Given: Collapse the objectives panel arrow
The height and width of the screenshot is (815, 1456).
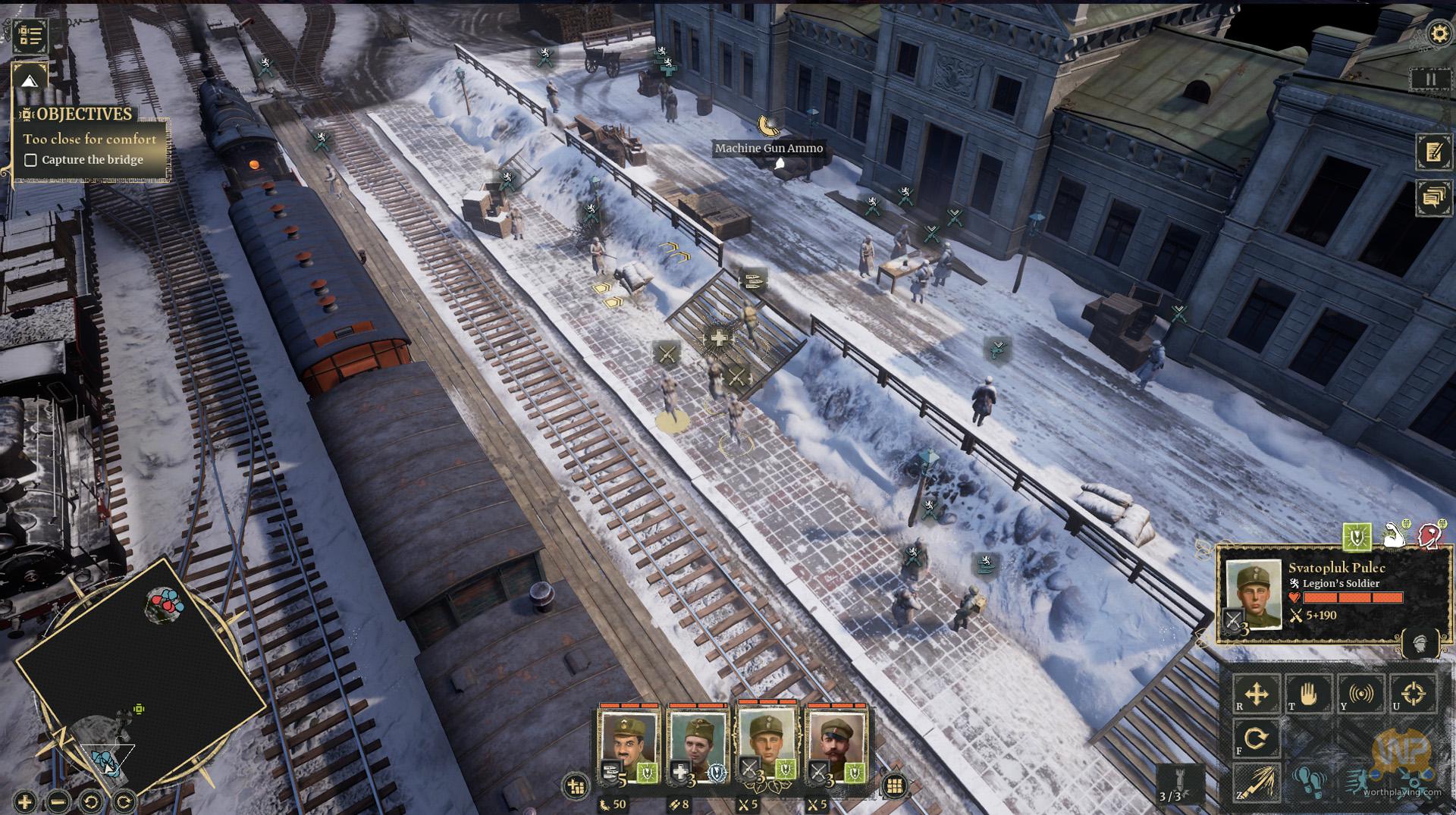Looking at the screenshot, I should coord(30,81).
